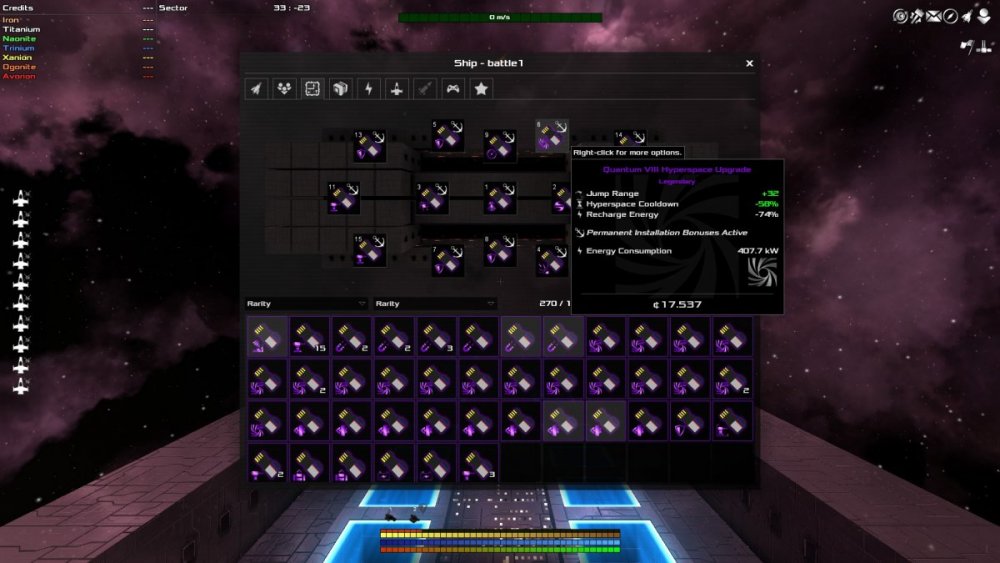Open the compass map icon
This screenshot has width=1000, height=563.
click(x=950, y=16)
